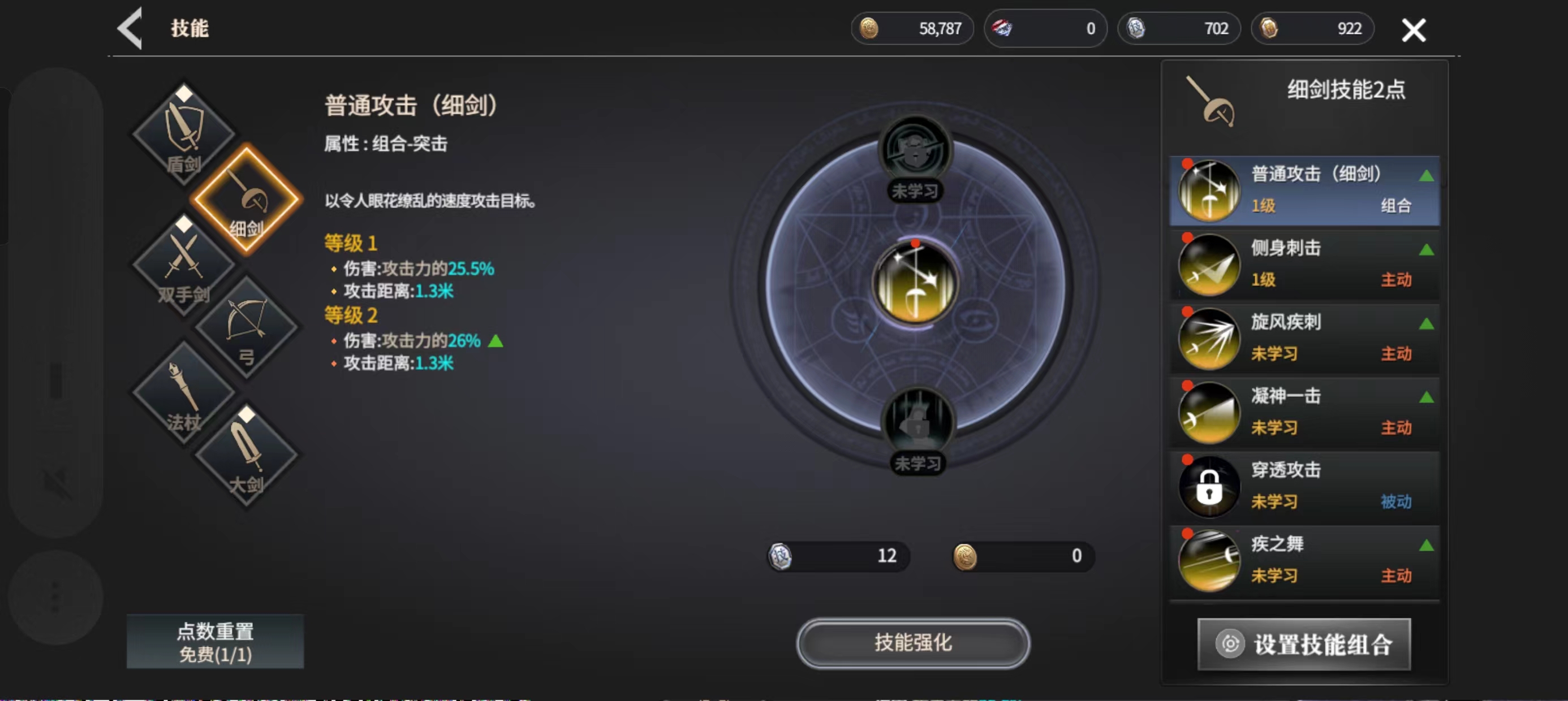This screenshot has width=1568, height=701.
Task: Select the 大剑 greatsword tab
Action: coord(247,456)
